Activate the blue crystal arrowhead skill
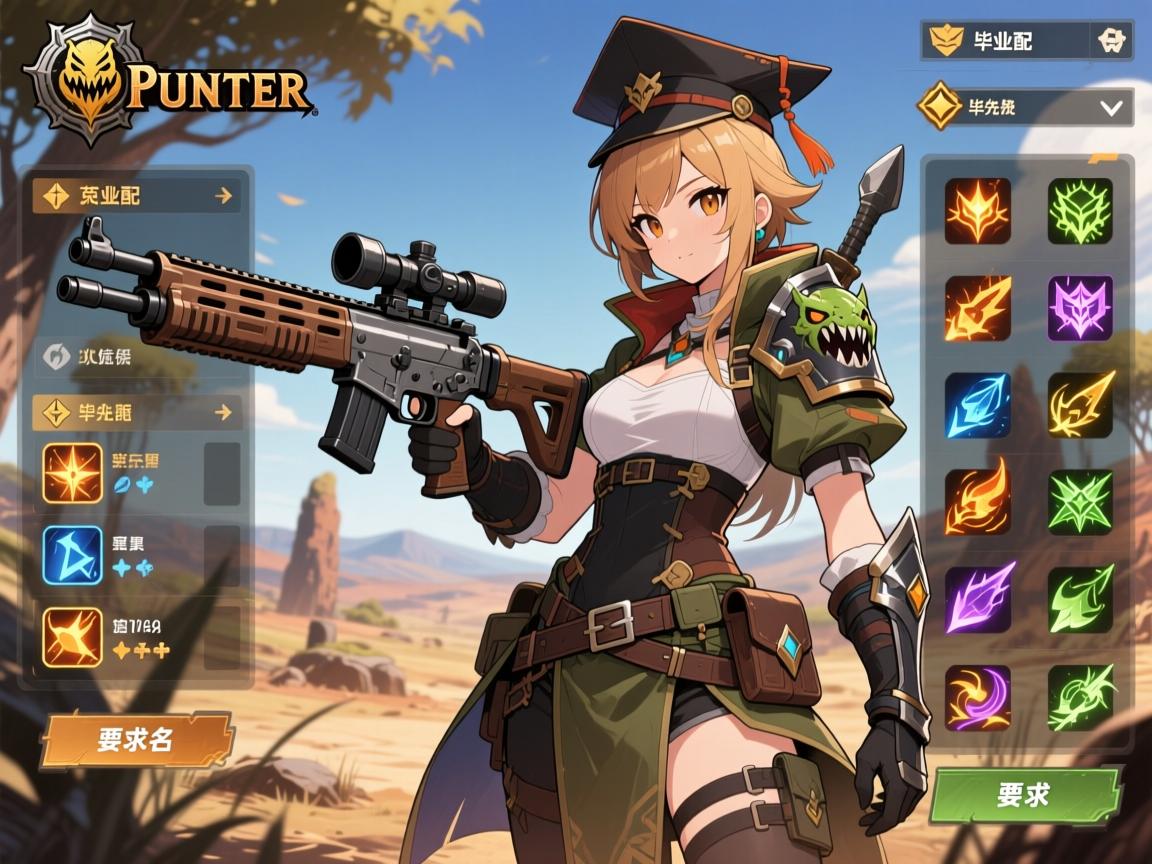The image size is (1152, 864). point(977,405)
